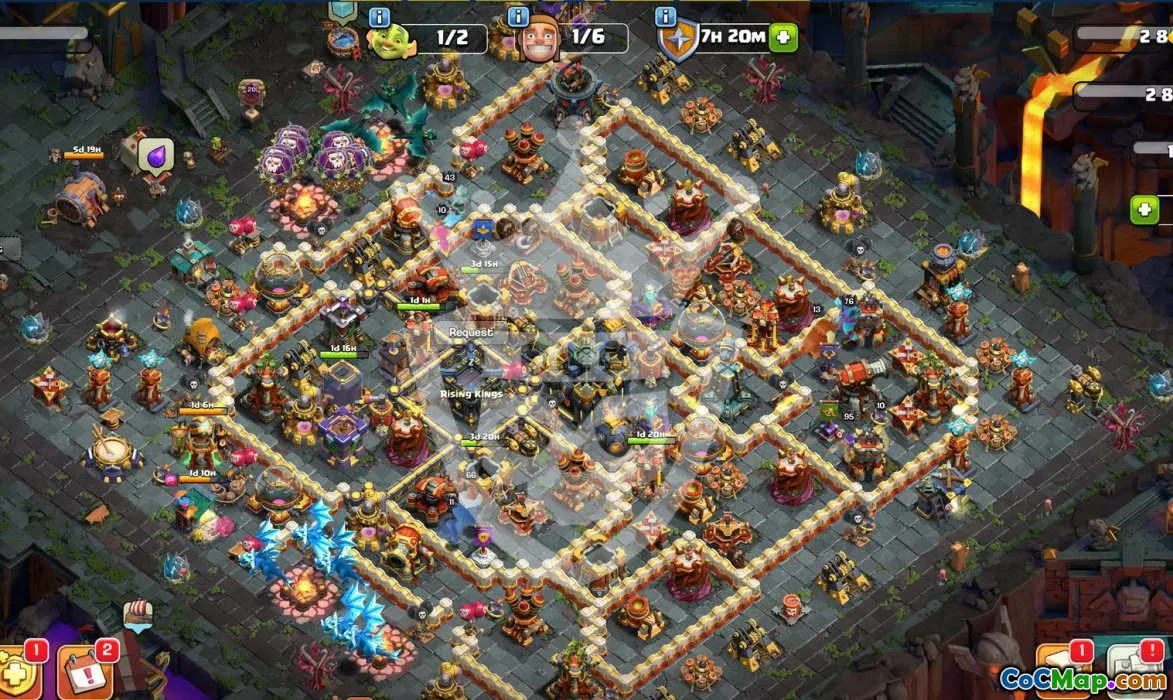
Task: Open the info button above the shield icon
Action: (x=666, y=17)
